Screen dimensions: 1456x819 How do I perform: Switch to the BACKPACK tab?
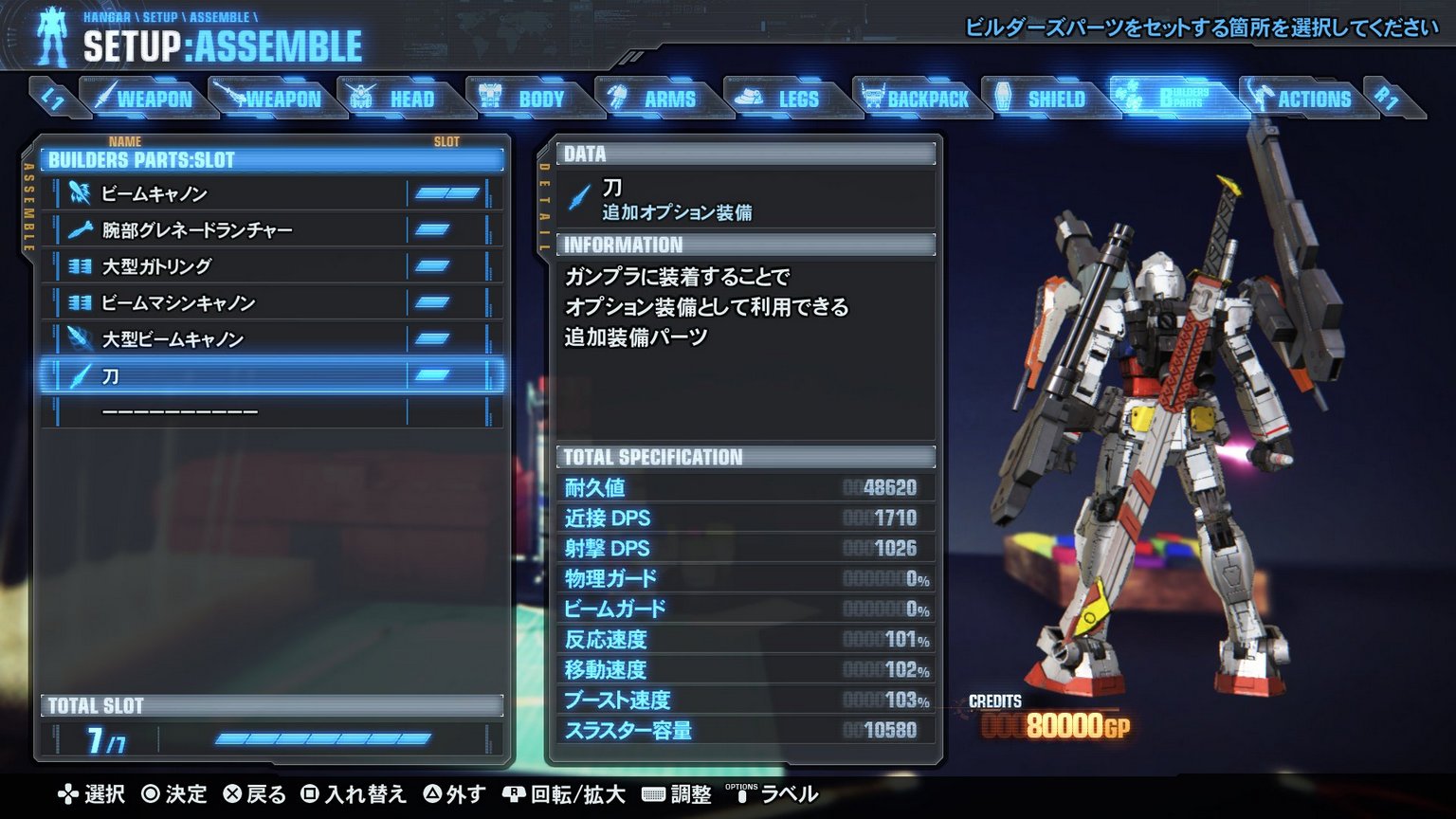(x=918, y=97)
